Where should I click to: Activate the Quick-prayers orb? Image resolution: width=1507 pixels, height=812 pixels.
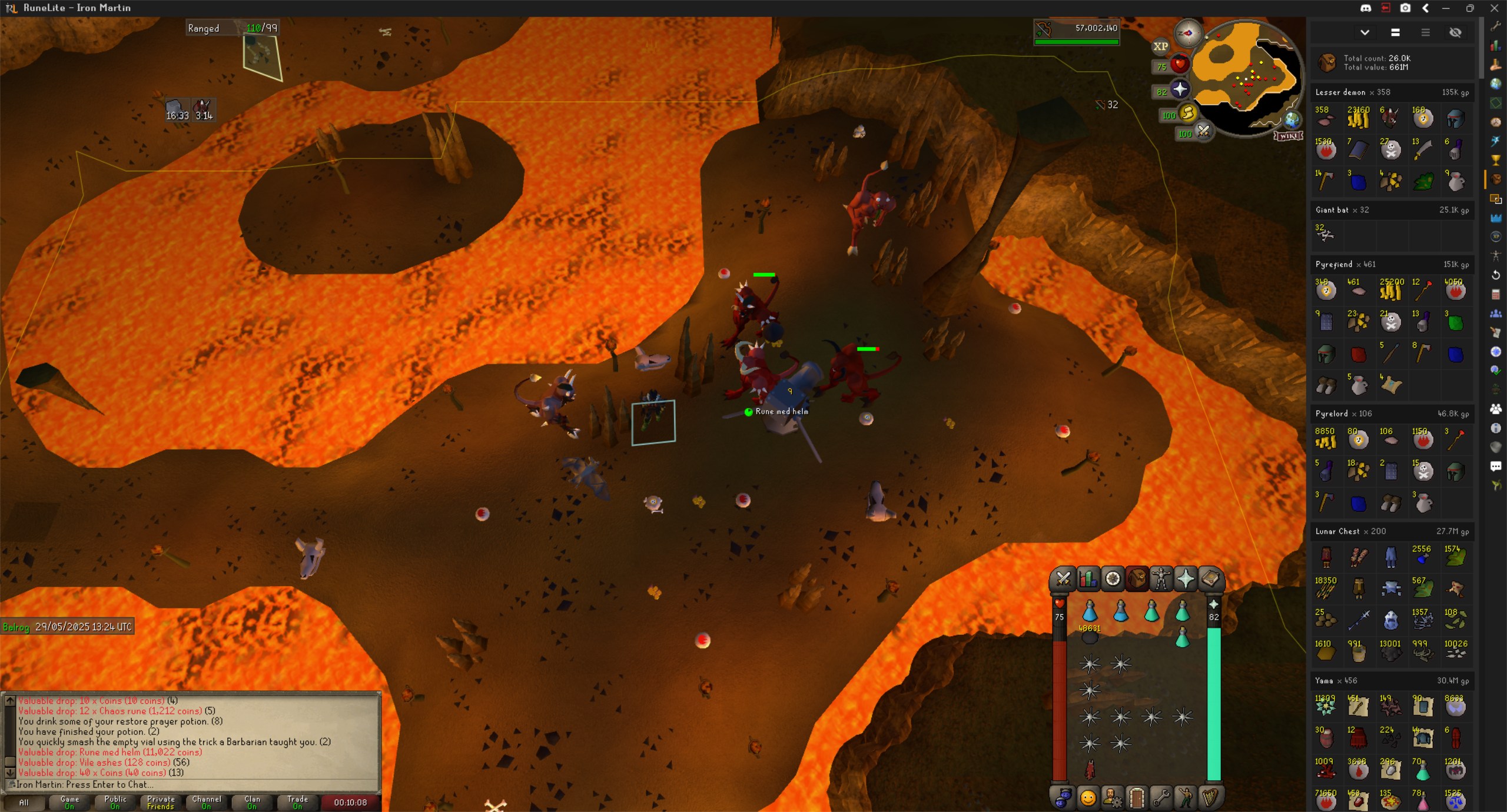(1179, 89)
